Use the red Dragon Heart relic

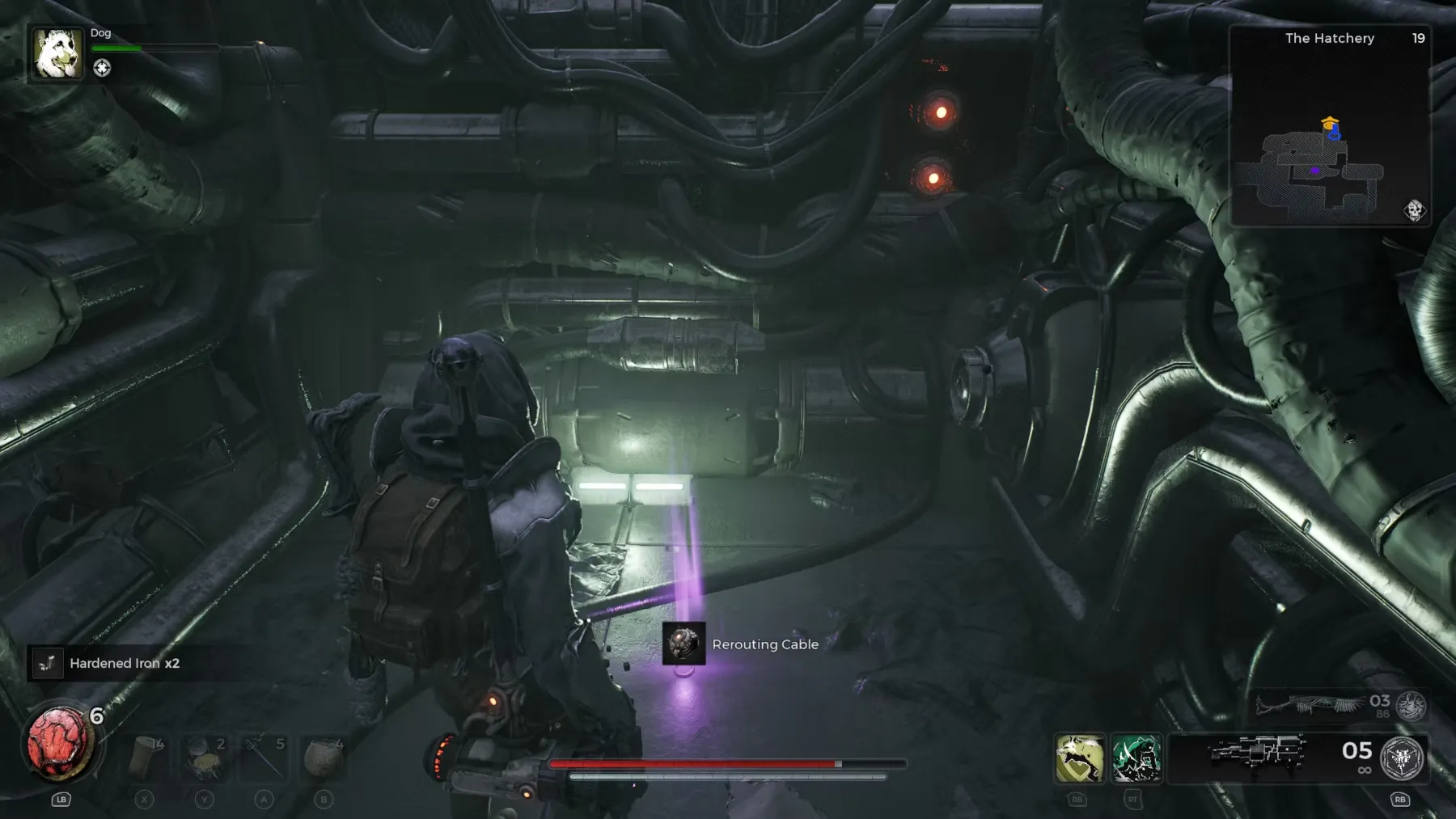point(59,744)
